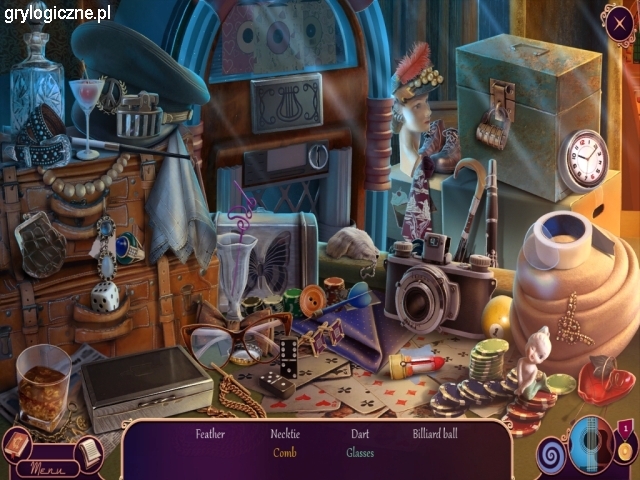The height and width of the screenshot is (480, 640).
Task: Open the paper notes icon
Action: pos(88,453)
